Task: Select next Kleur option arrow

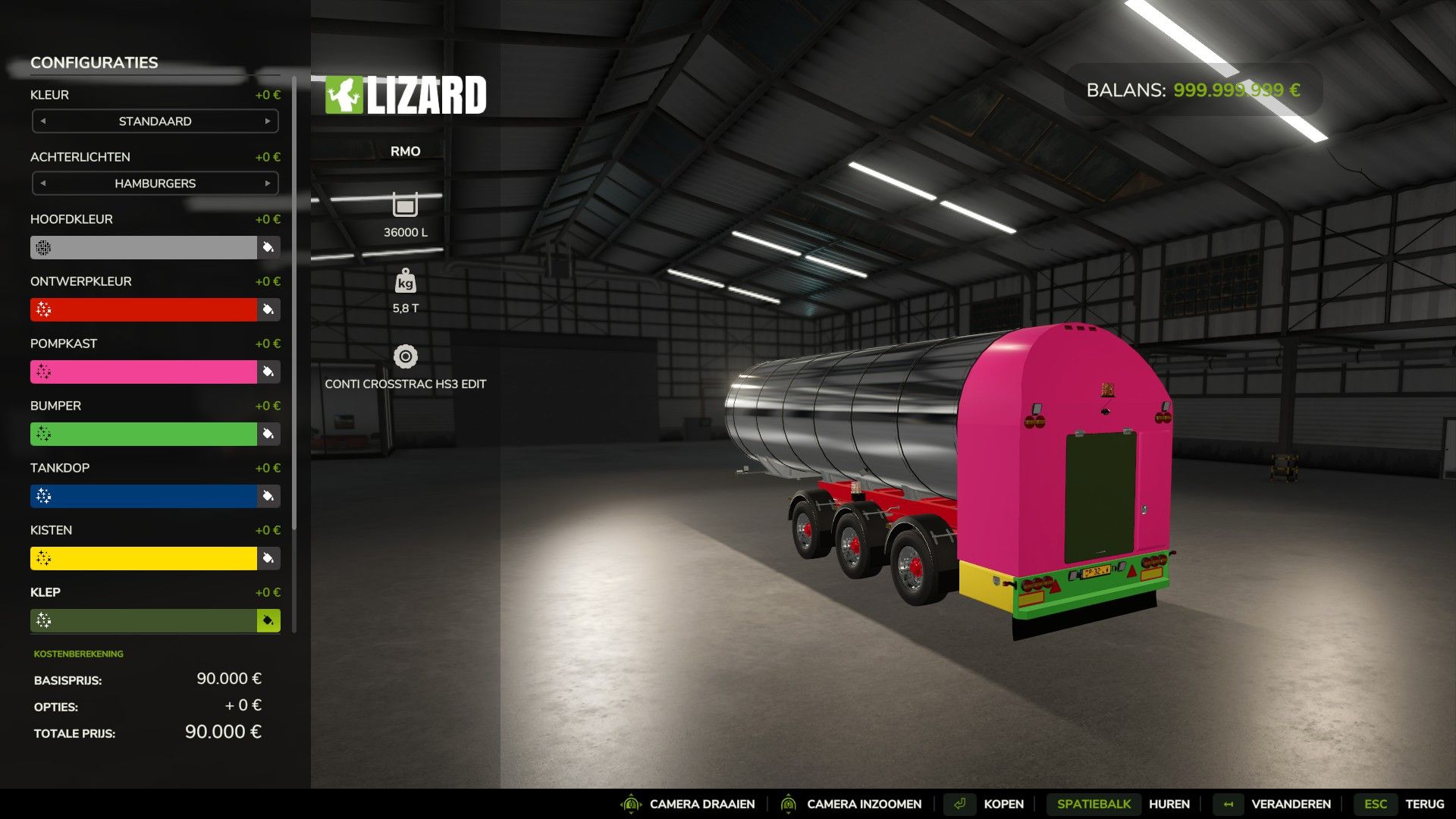Action: (x=267, y=121)
